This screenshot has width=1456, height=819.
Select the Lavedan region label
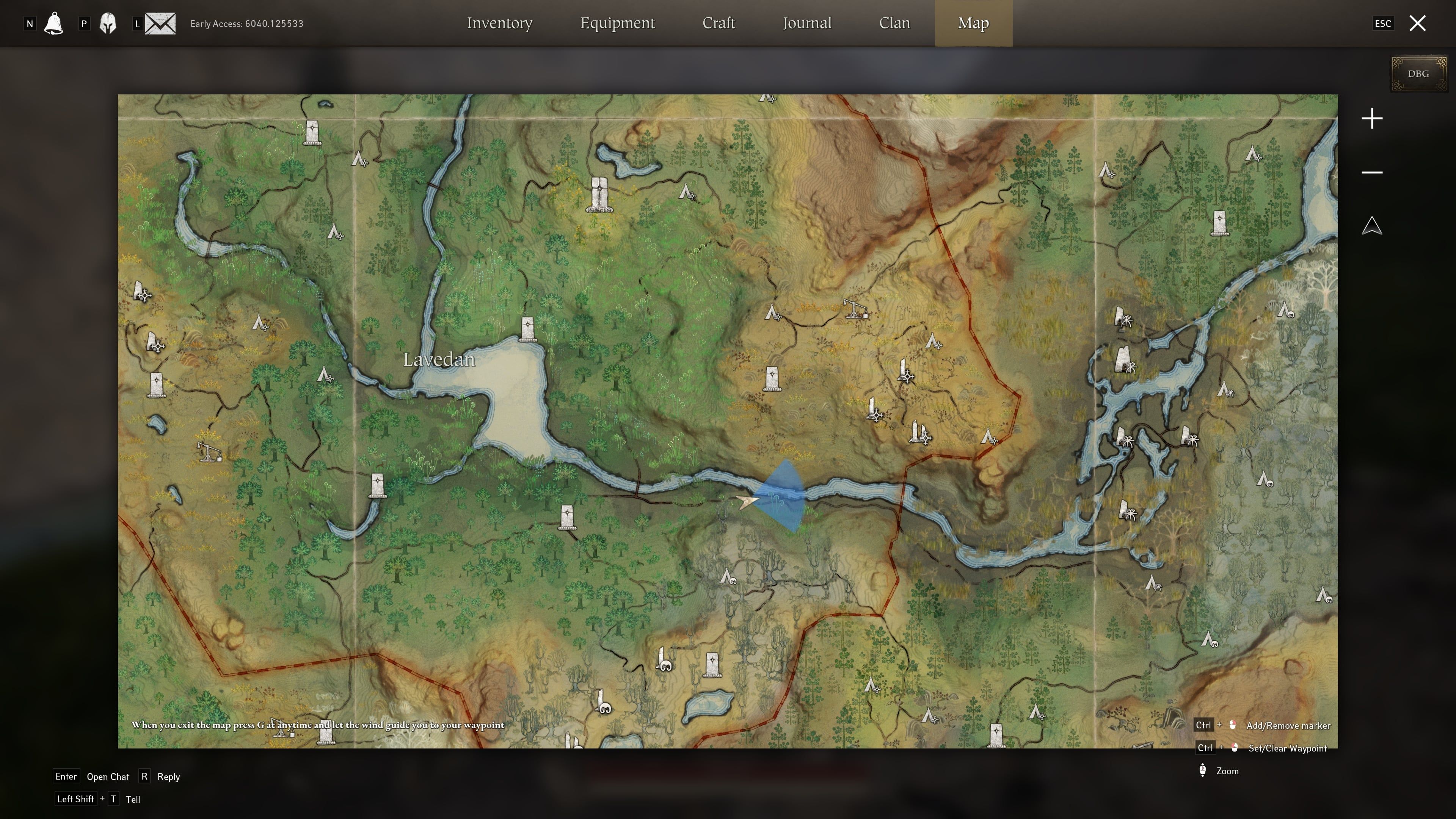439,359
